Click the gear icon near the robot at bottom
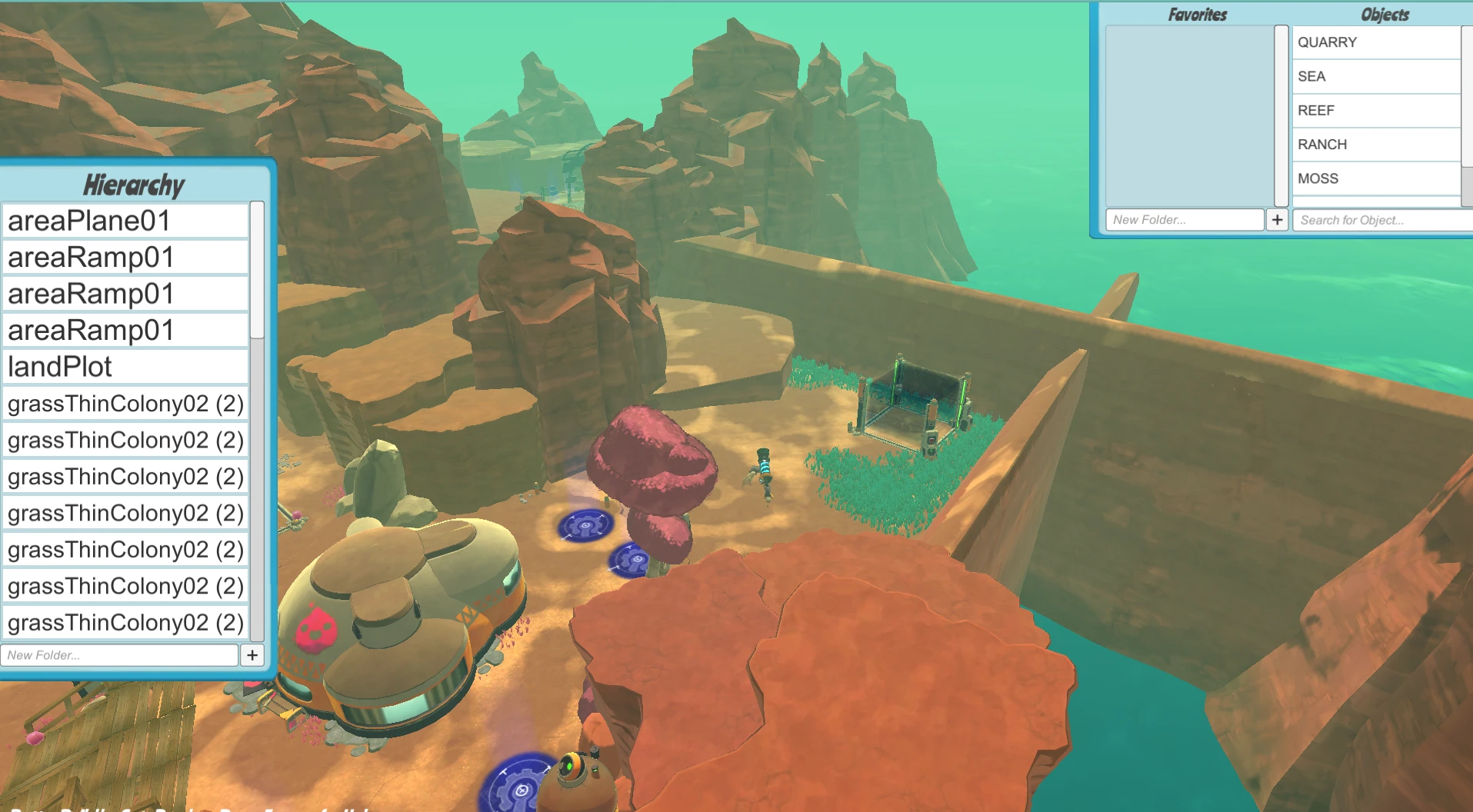Screen dimensions: 1473x812 (x=519, y=787)
